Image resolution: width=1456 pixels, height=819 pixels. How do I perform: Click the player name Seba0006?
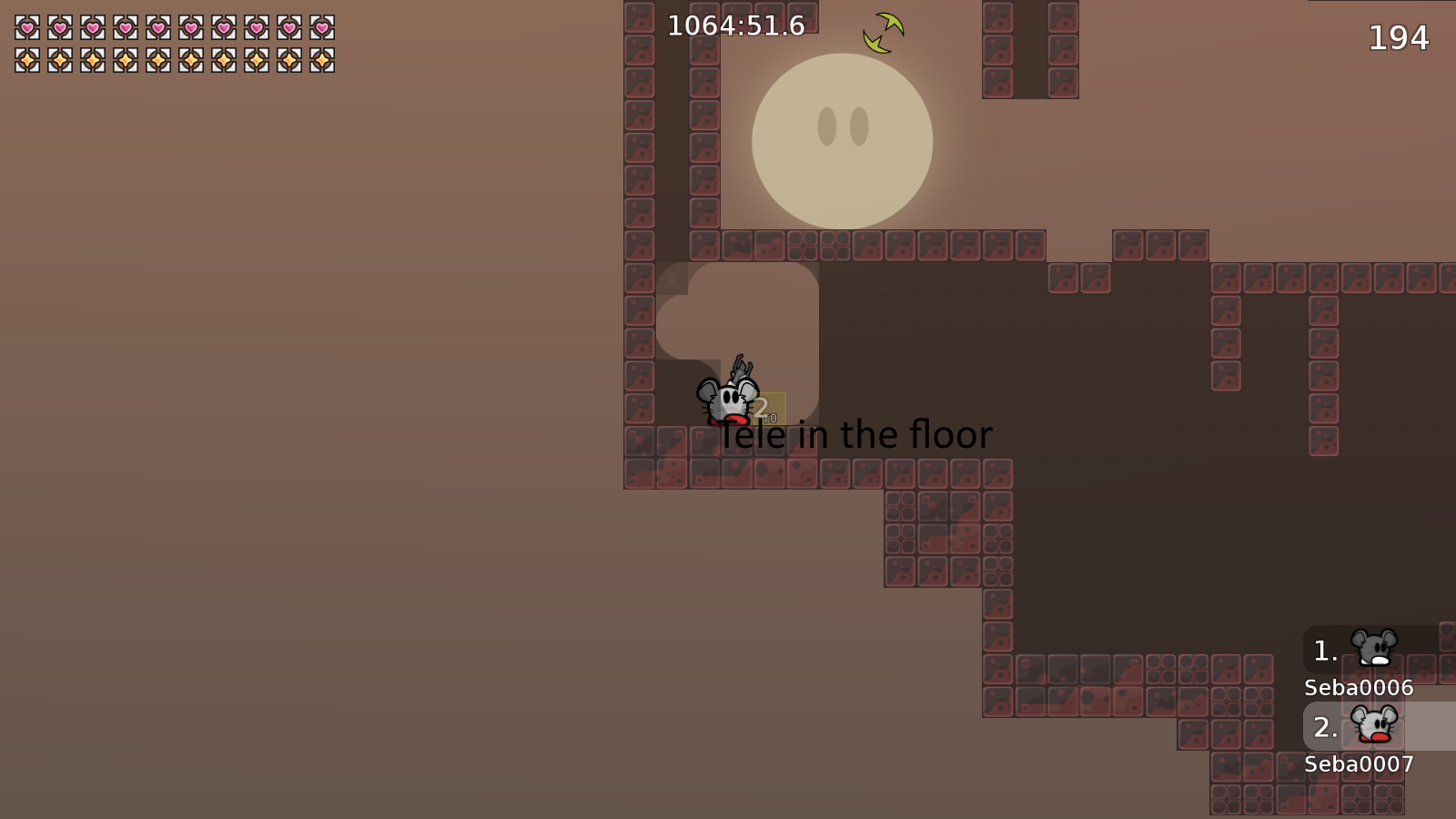(x=1357, y=689)
